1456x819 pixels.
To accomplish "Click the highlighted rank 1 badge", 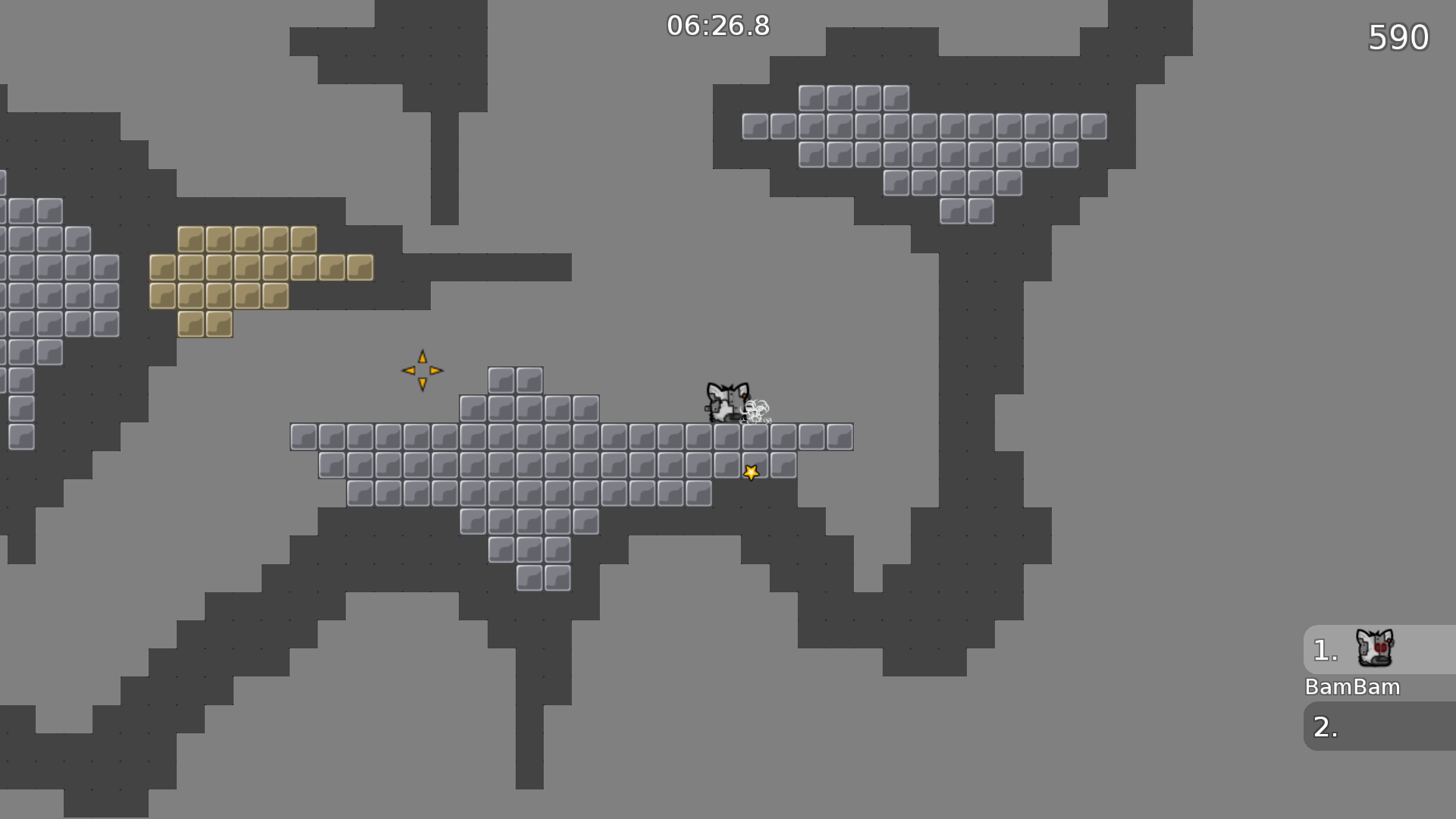I will pos(1325,648).
